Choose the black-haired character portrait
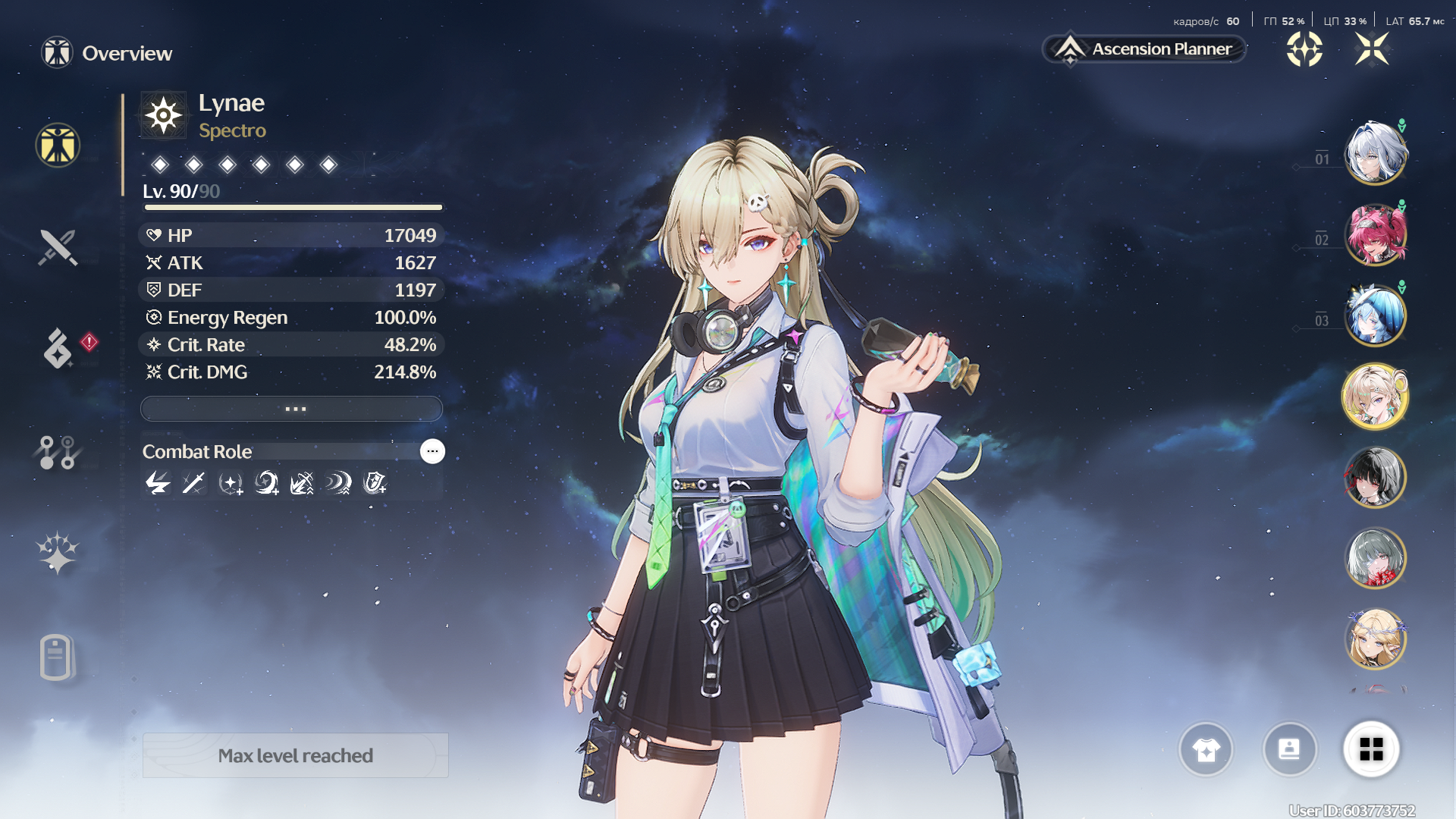 click(1375, 477)
